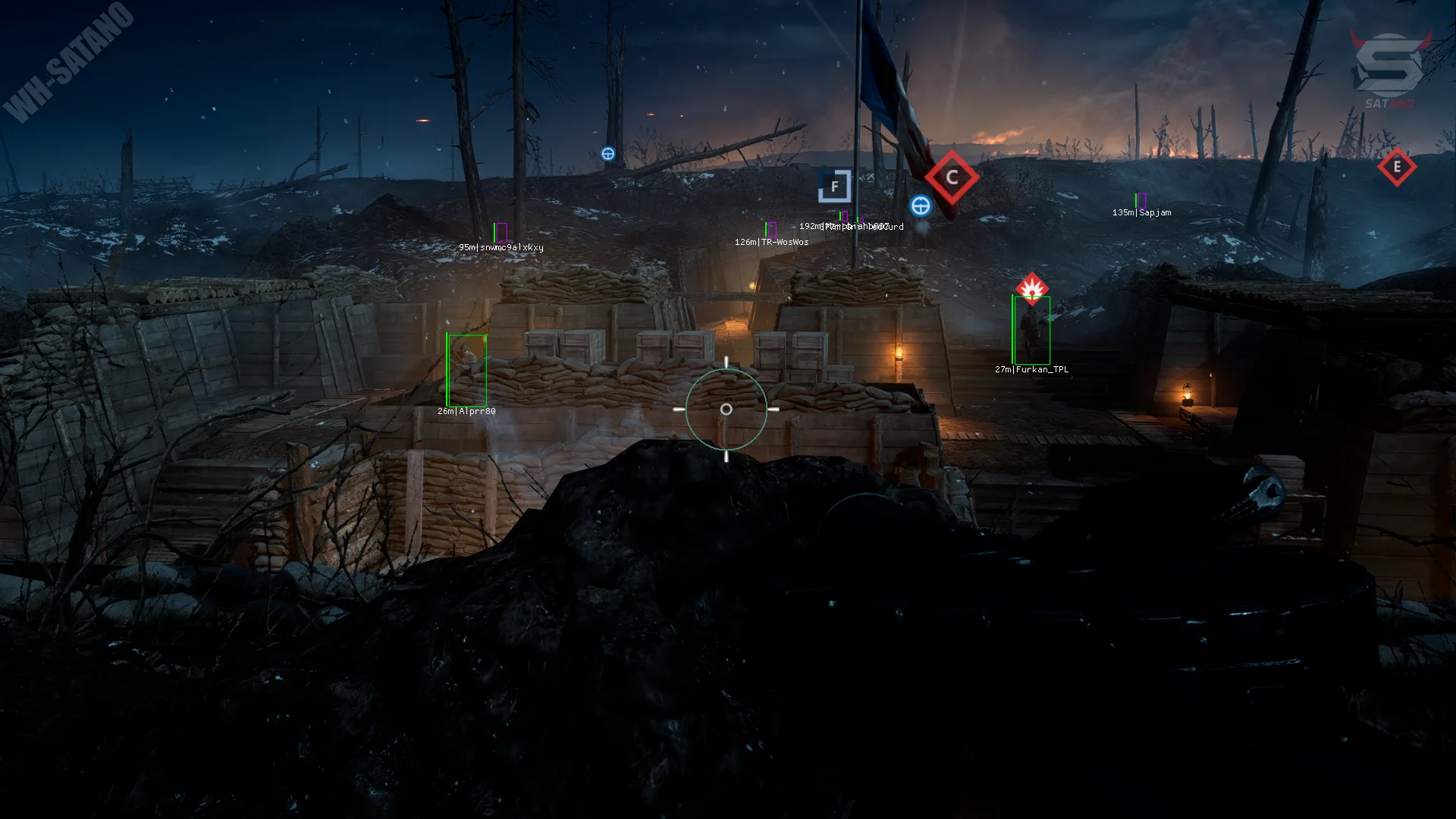Click the Sapjam player name tag
This screenshot has width=1456, height=819.
(x=1141, y=213)
